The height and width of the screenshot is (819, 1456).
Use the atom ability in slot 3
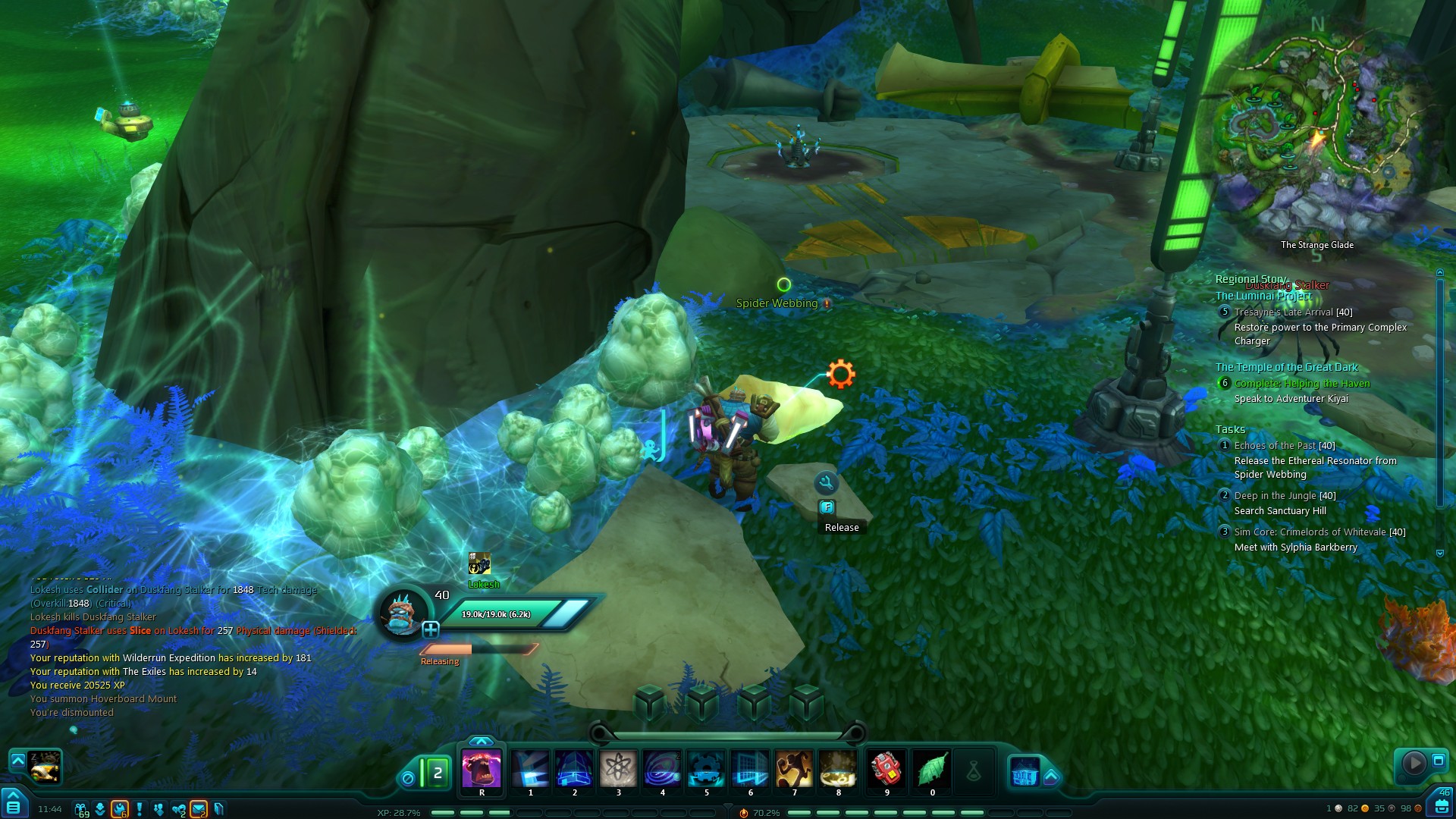pos(619,769)
